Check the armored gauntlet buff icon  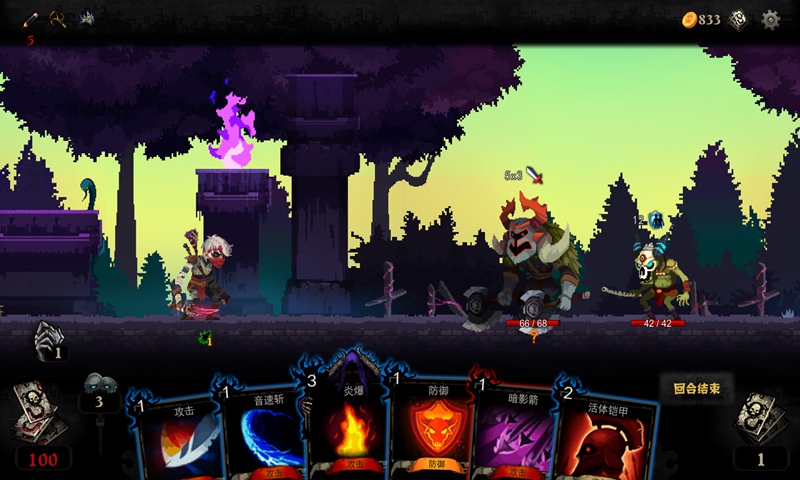point(48,340)
